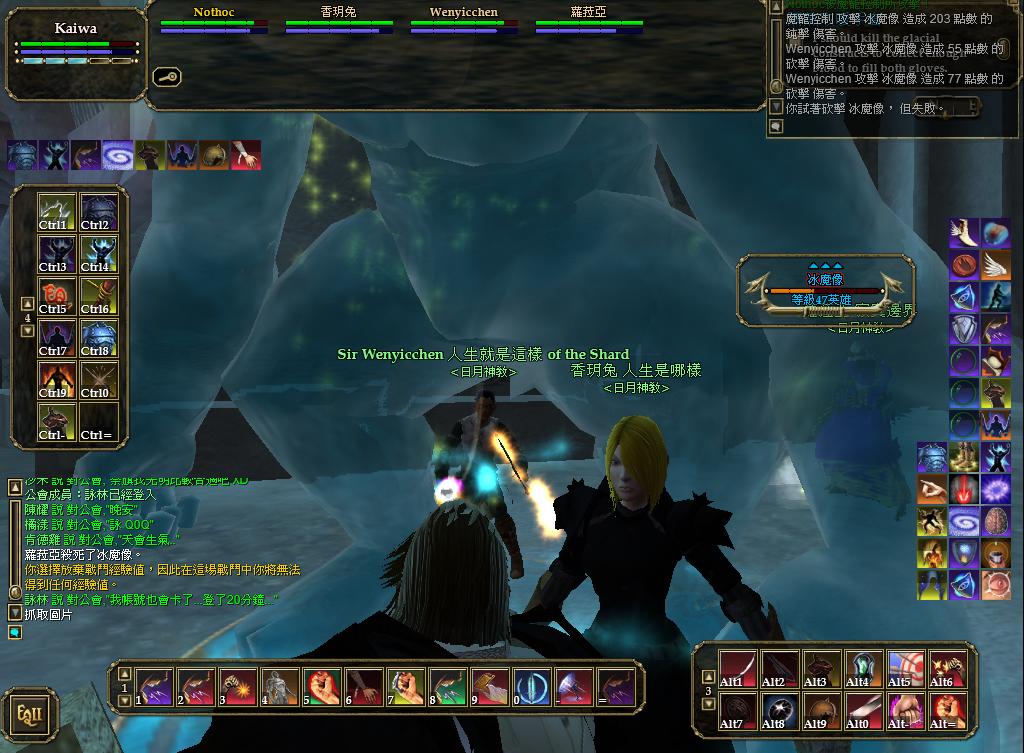
Task: Use the red rune ability on Ctrl5
Action: tap(56, 296)
